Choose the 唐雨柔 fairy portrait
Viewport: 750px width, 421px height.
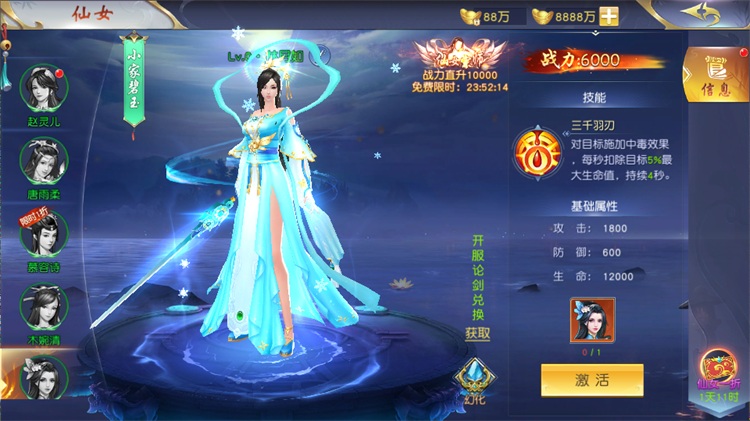tap(44, 162)
